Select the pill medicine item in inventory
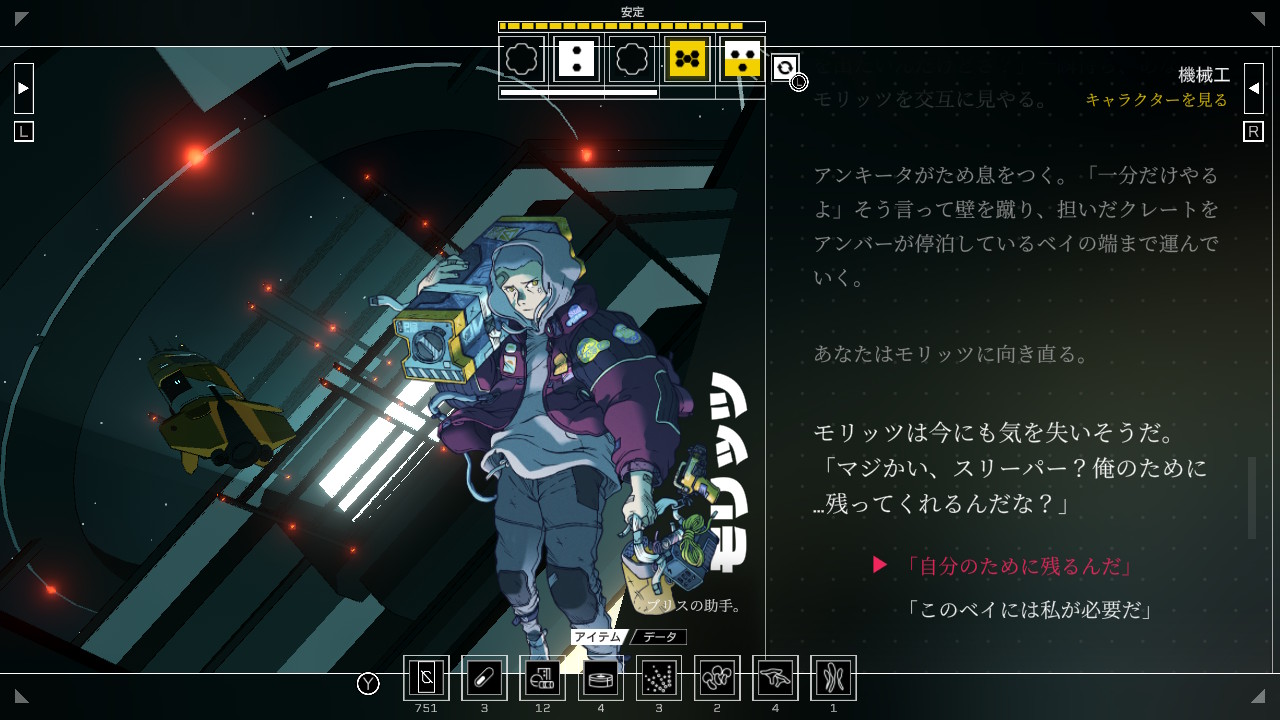 tap(484, 678)
